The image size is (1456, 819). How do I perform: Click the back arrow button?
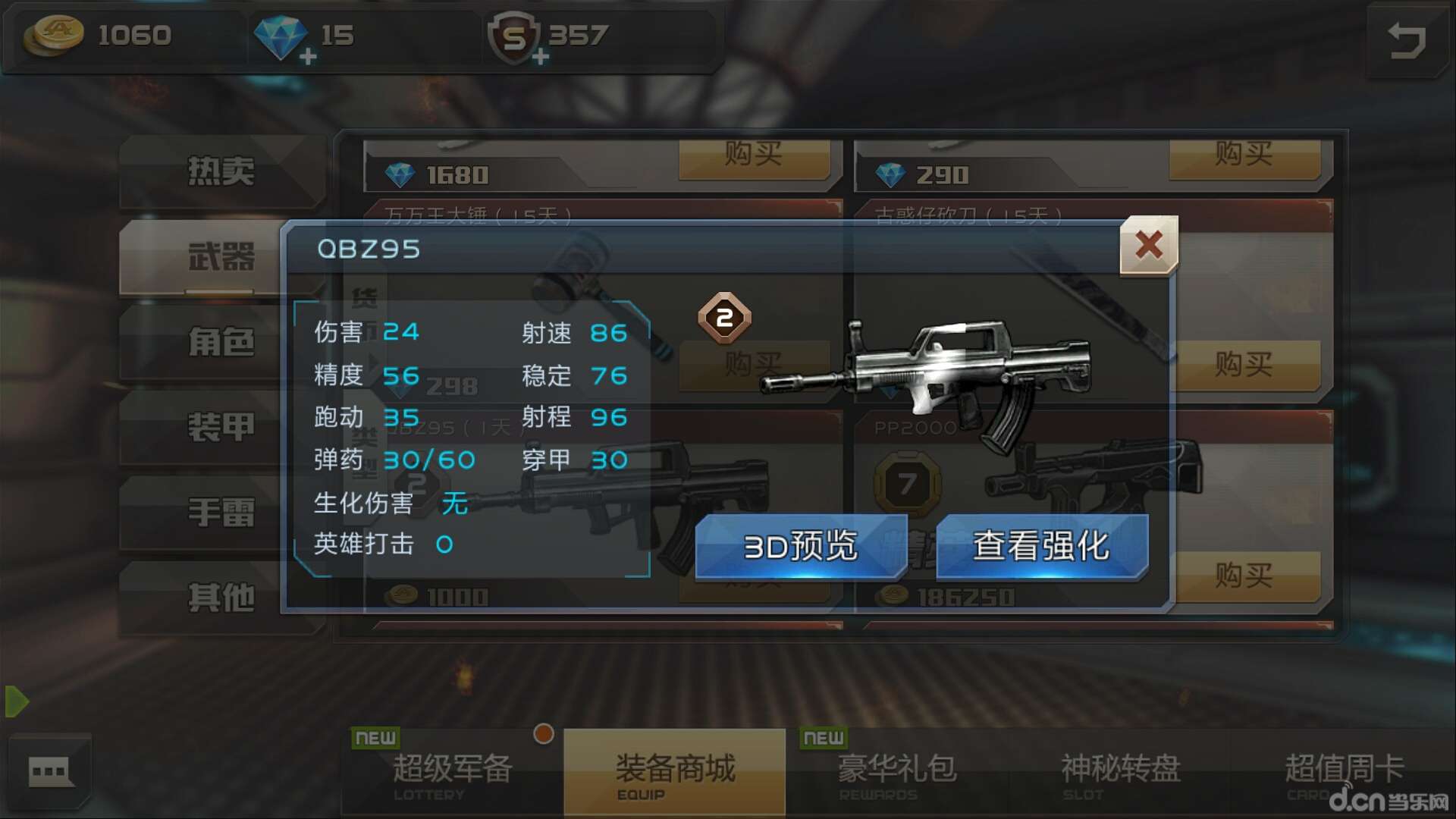click(1407, 41)
